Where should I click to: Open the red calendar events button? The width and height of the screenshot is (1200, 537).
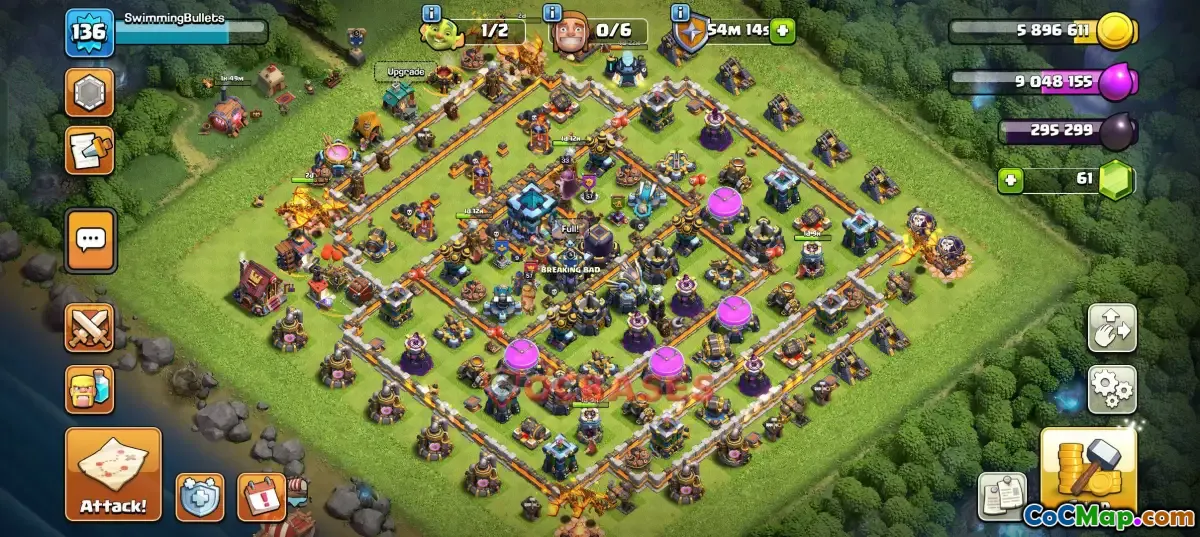[261, 497]
